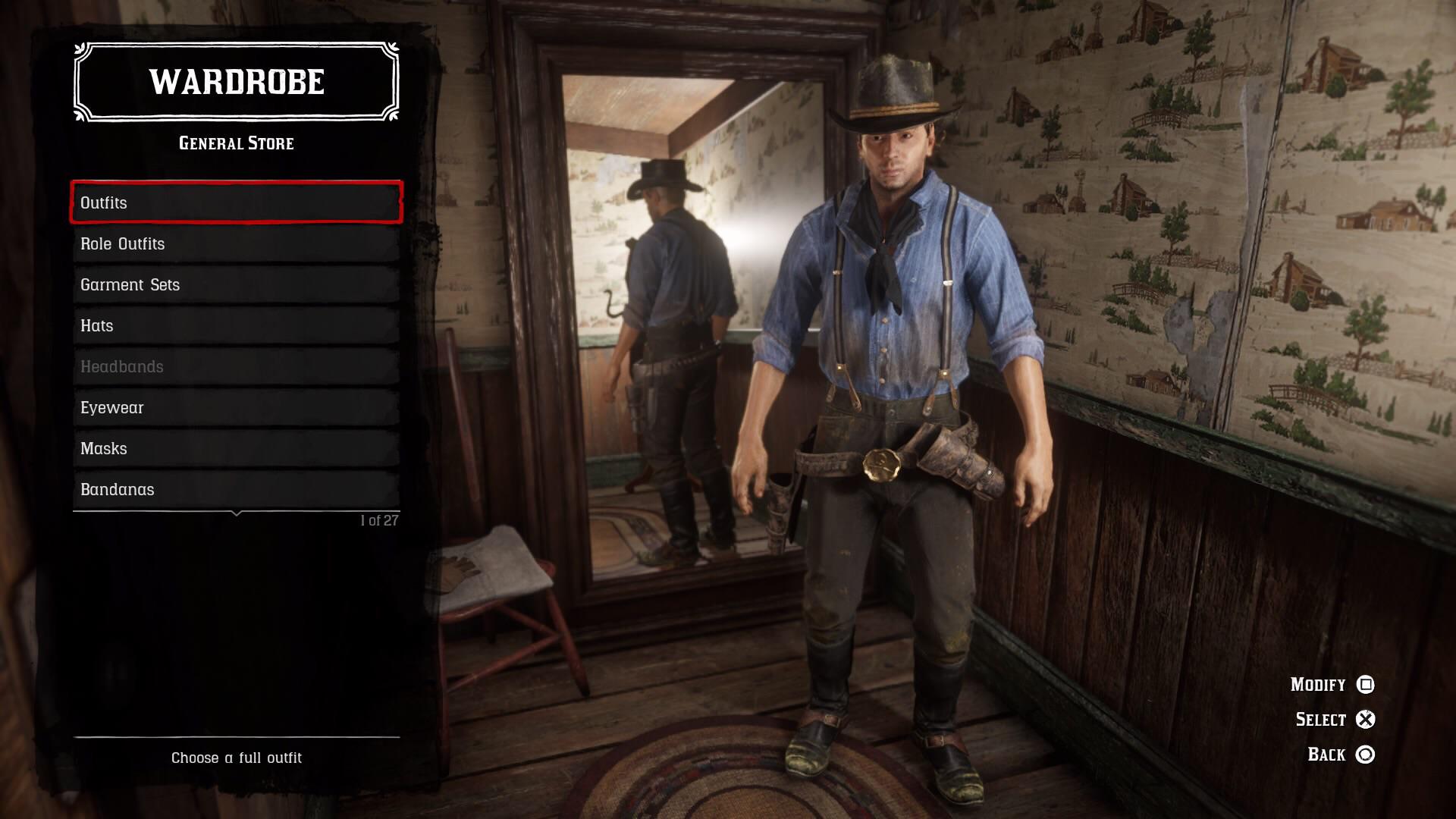This screenshot has height=819, width=1456.
Task: Select the Masks category
Action: point(235,448)
